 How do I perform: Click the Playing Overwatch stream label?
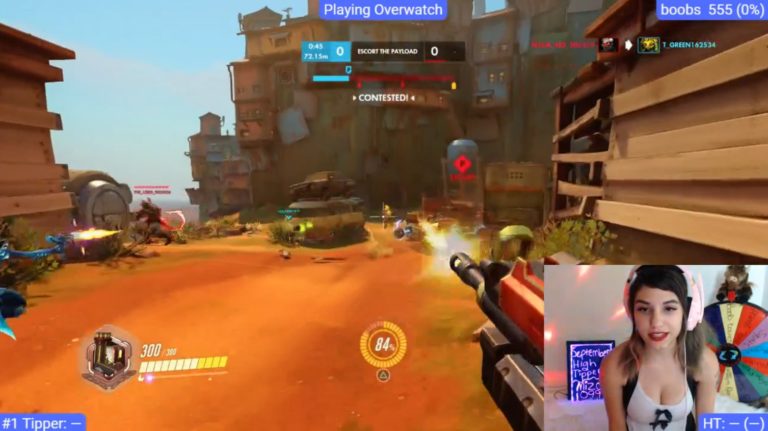(x=383, y=10)
